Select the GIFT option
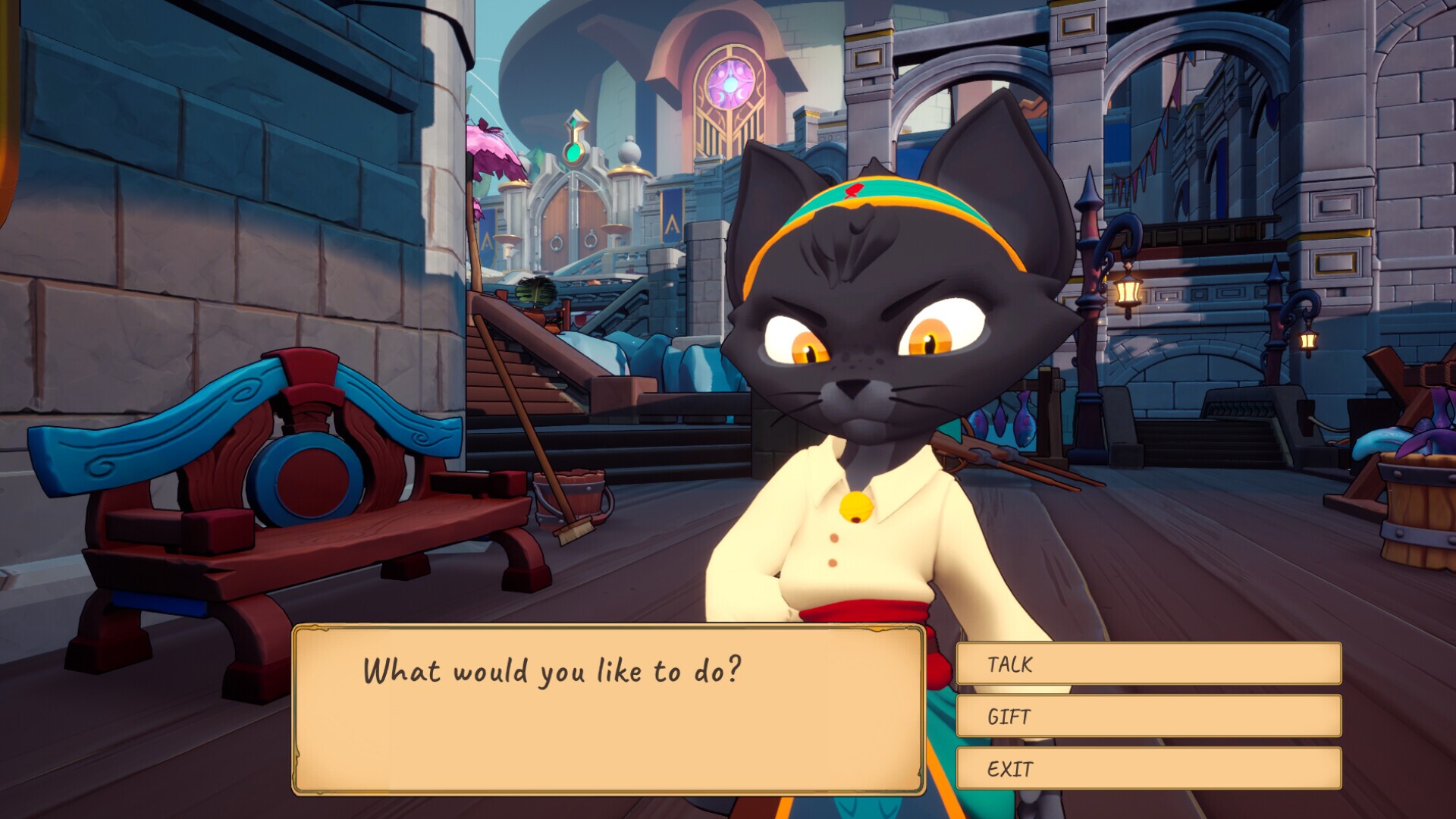1456x819 pixels. (1148, 716)
